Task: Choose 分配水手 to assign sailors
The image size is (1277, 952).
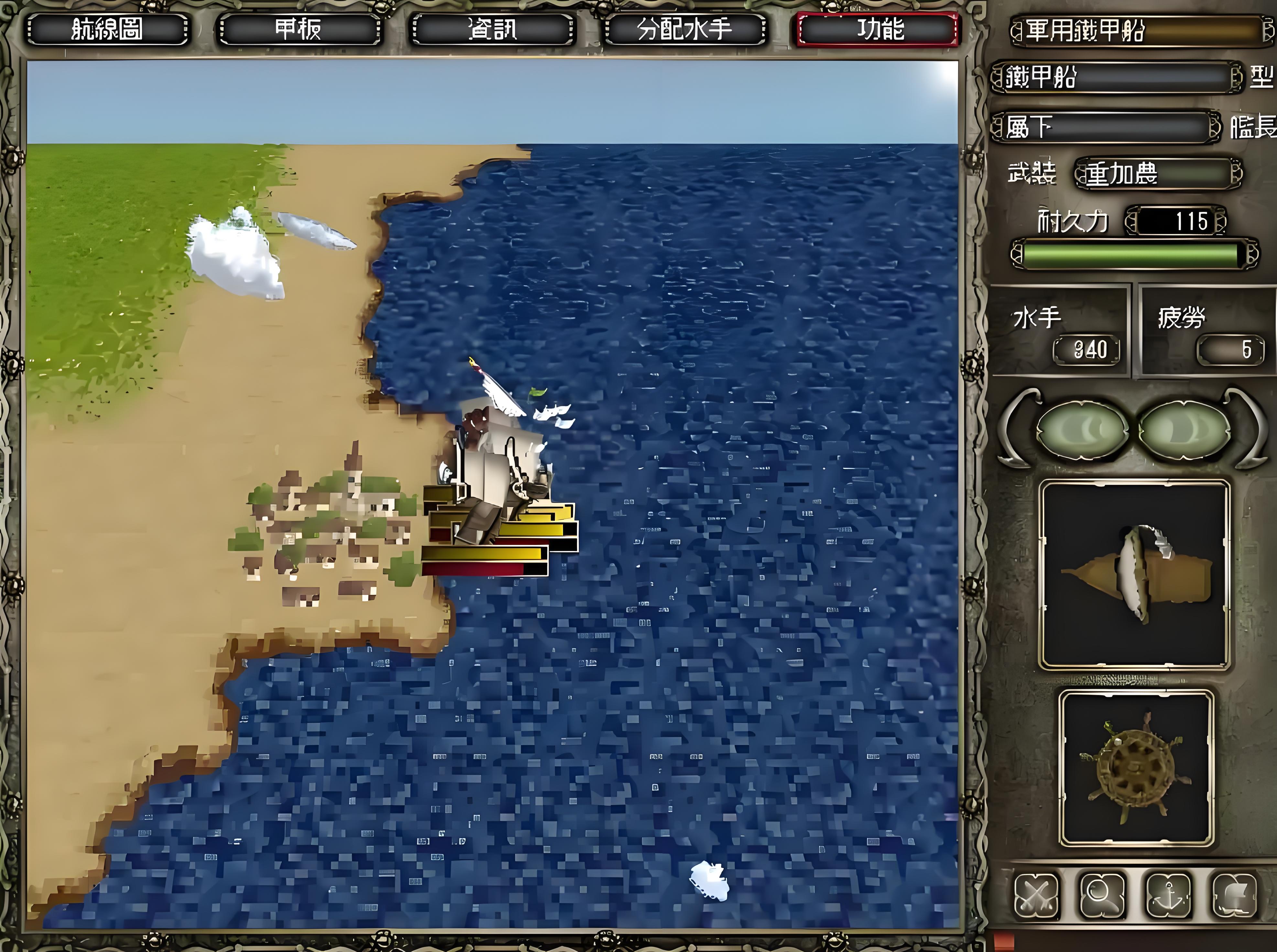Action: click(684, 29)
